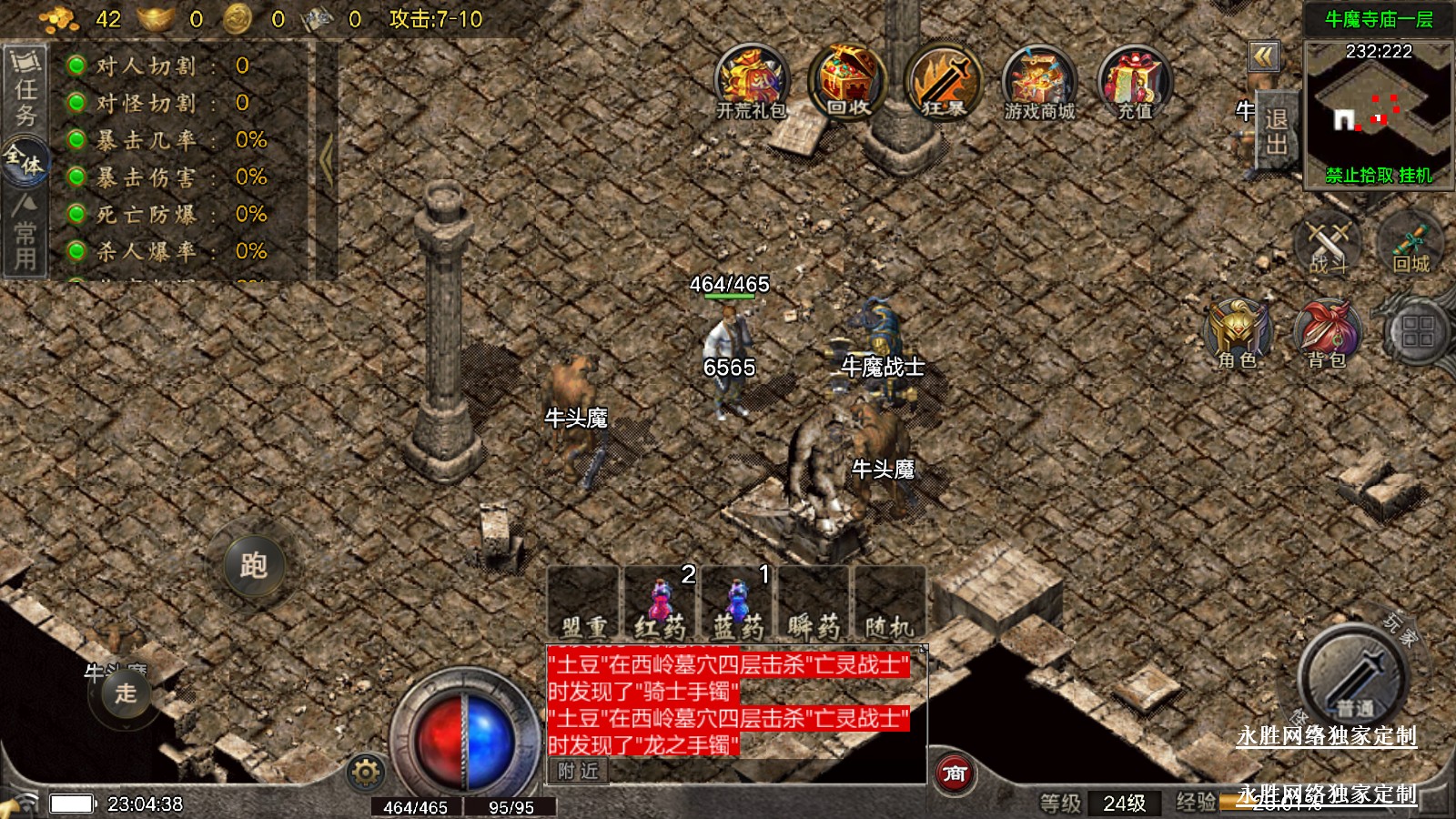Use the 蓝药 blue potion slot
Screen dimensions: 1456x819
(737, 603)
